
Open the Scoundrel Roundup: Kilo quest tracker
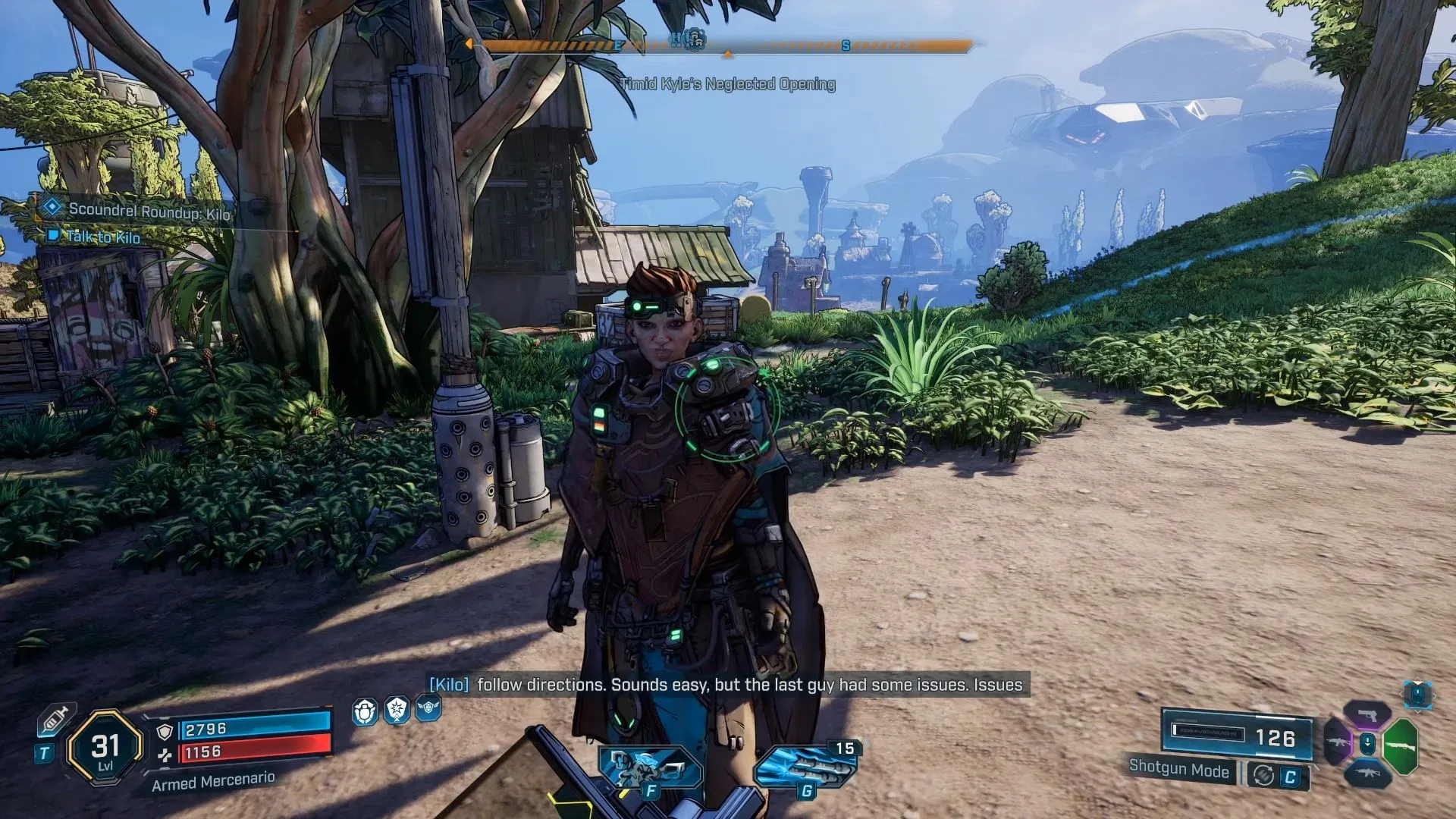(x=149, y=211)
